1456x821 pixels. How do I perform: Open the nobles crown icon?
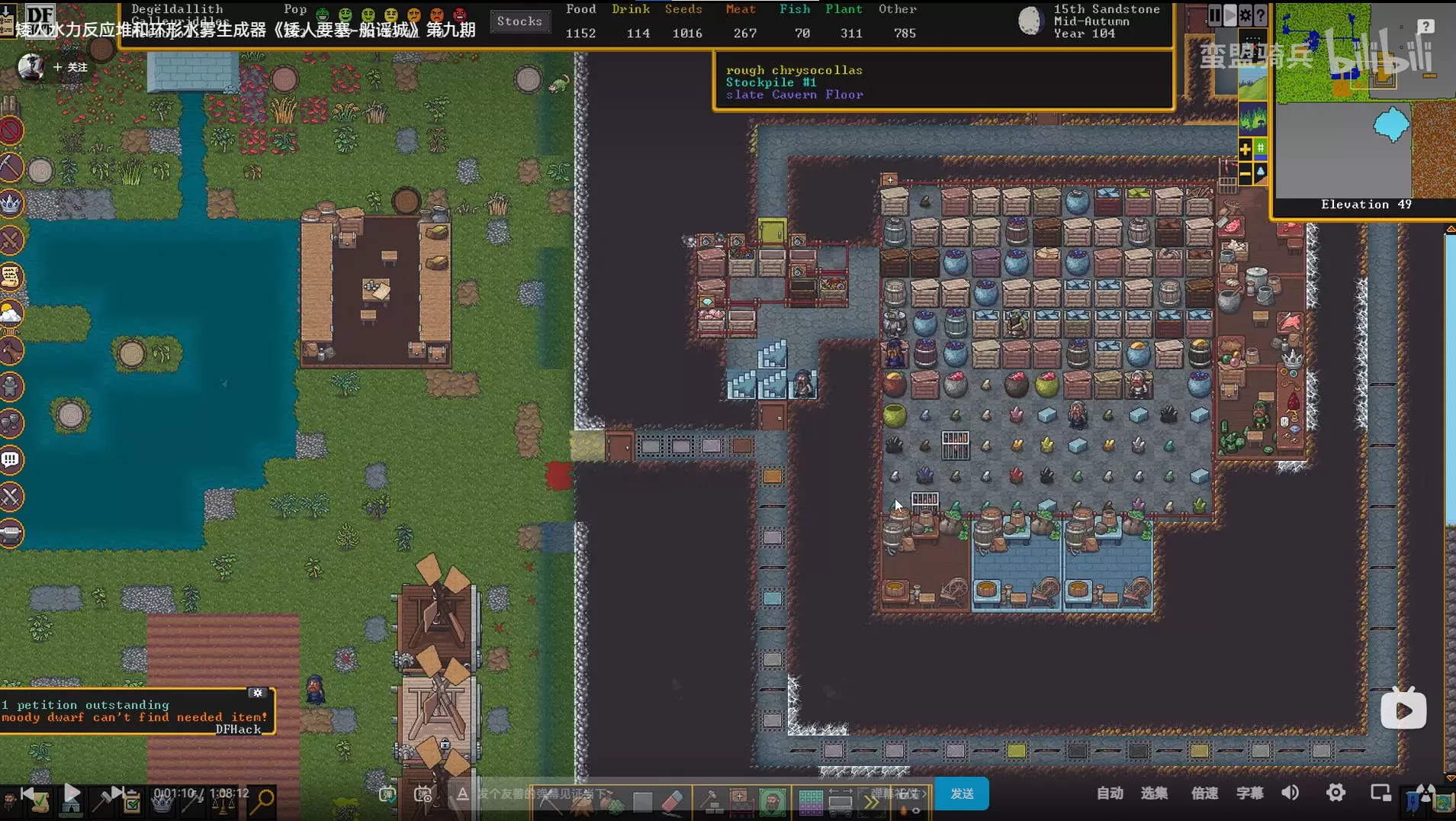tap(11, 204)
